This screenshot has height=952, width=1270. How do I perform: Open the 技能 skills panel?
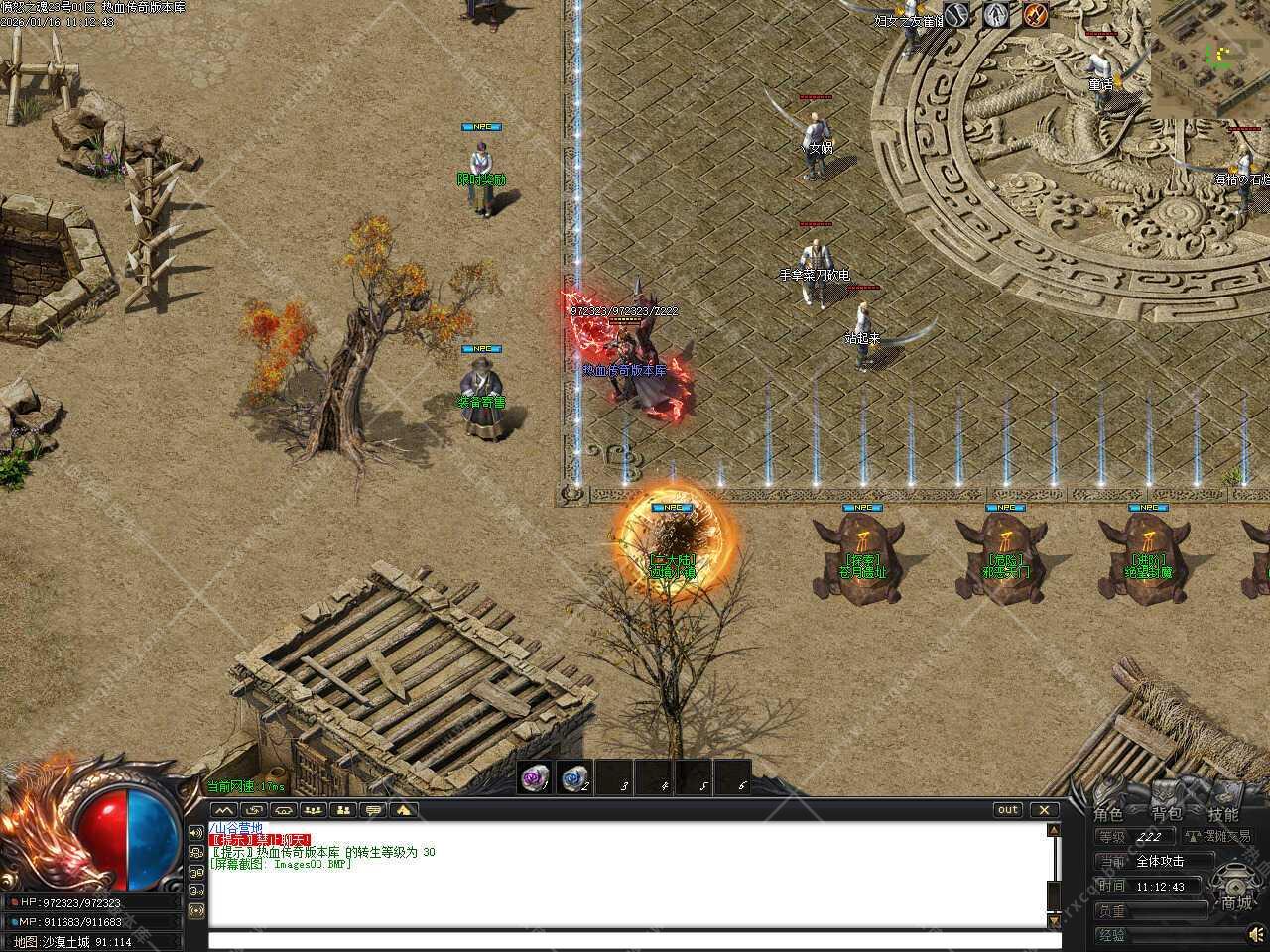click(1223, 814)
